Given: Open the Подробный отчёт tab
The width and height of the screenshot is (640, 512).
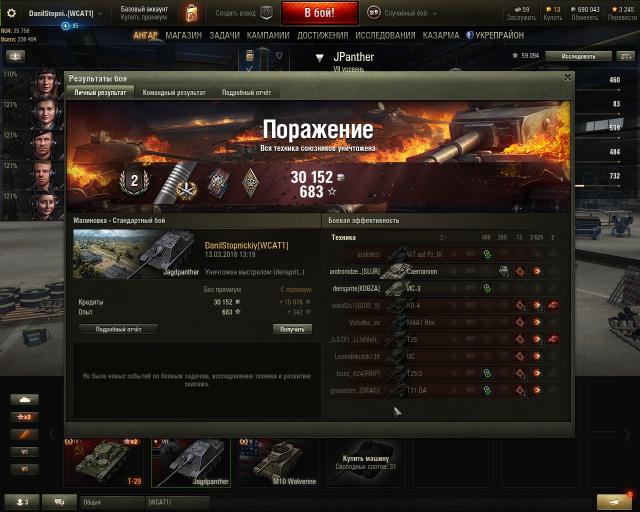Looking at the screenshot, I should [x=246, y=92].
